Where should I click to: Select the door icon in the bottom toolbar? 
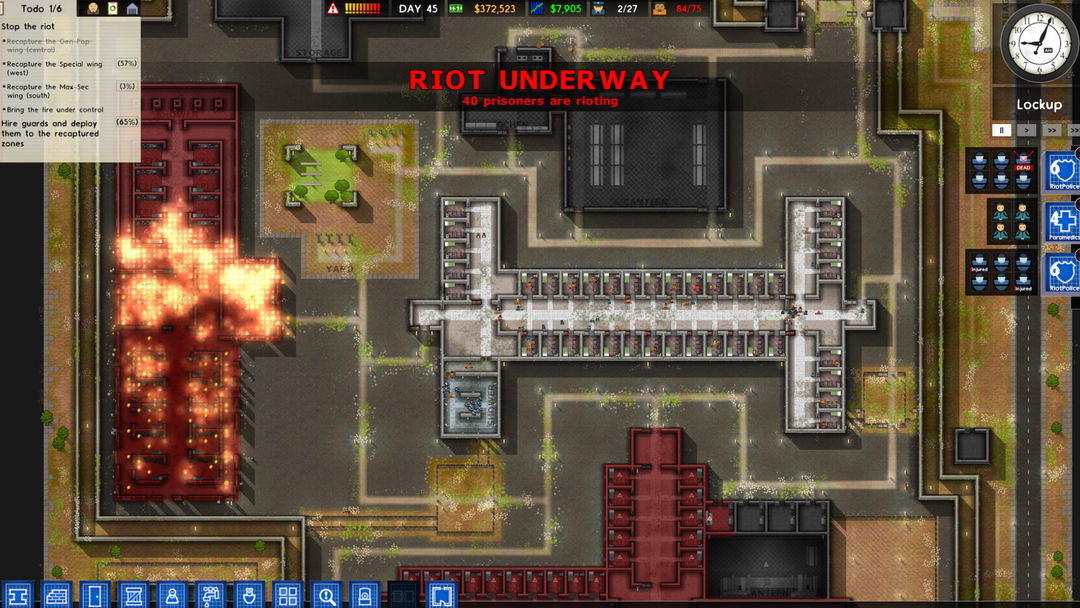click(94, 595)
